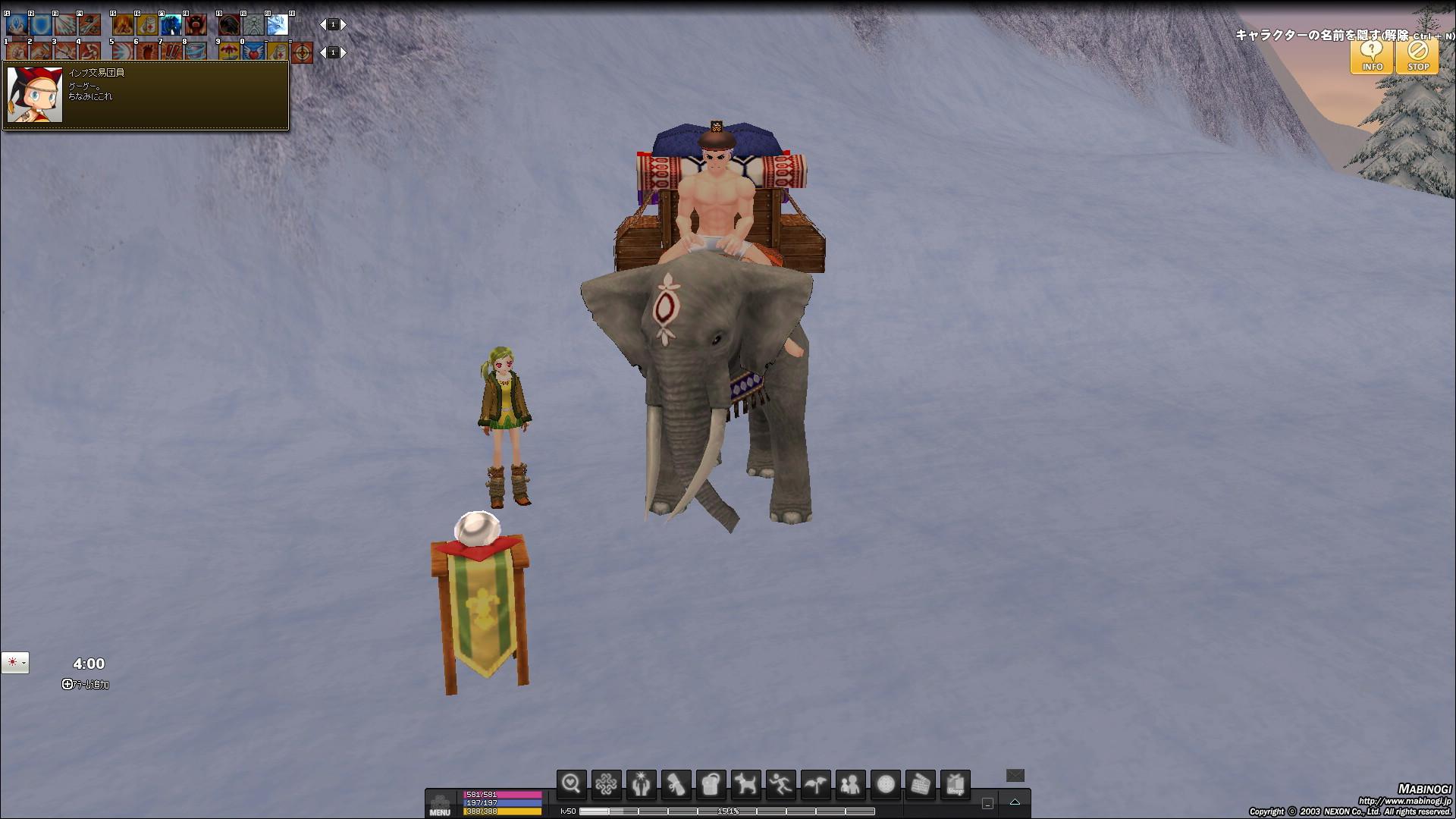Open the weather sun dropdown
The width and height of the screenshot is (1456, 819).
click(15, 663)
